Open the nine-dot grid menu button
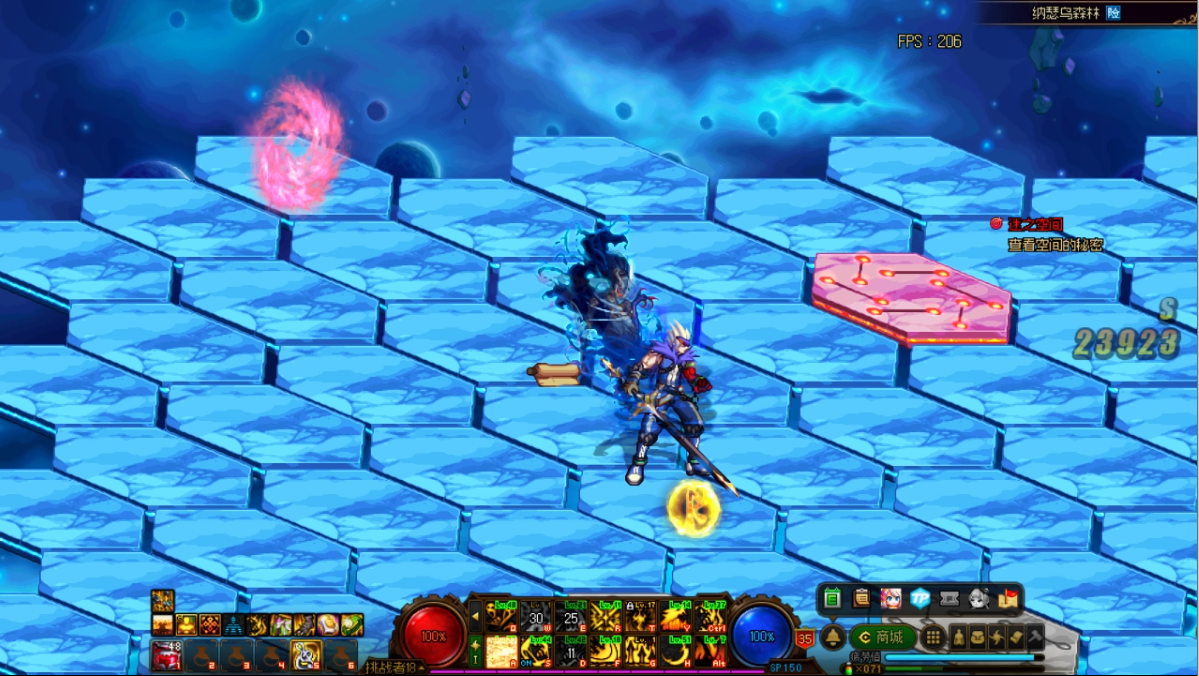Viewport: 1199px width, 676px height. click(932, 637)
